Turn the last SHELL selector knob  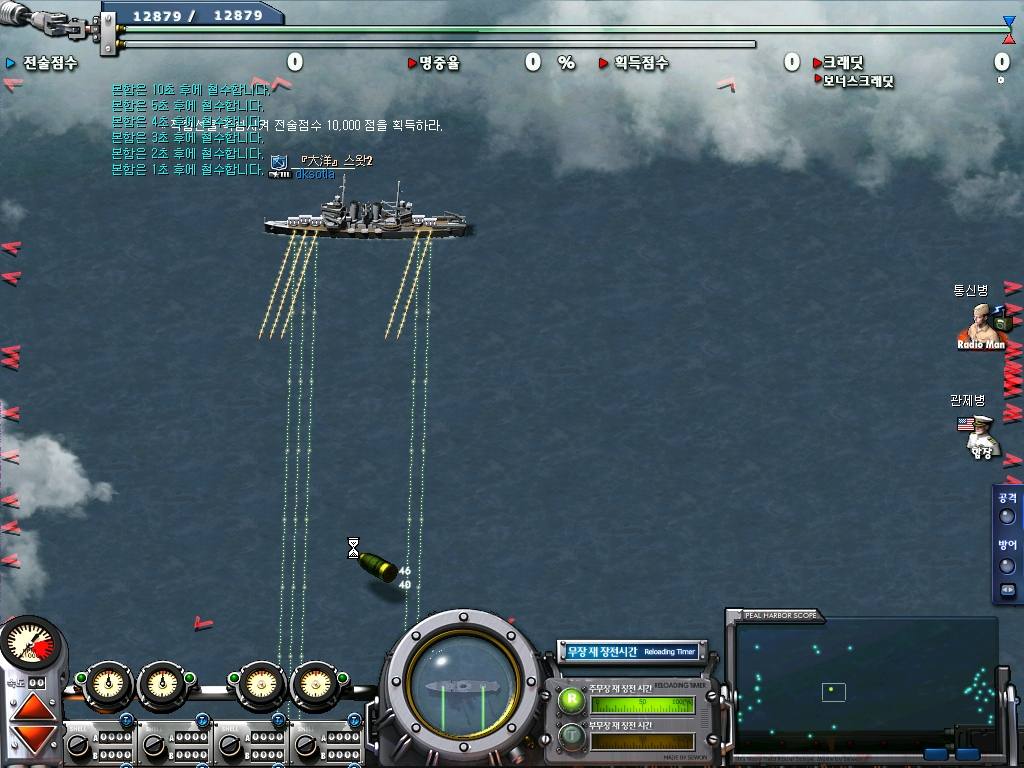[x=303, y=744]
